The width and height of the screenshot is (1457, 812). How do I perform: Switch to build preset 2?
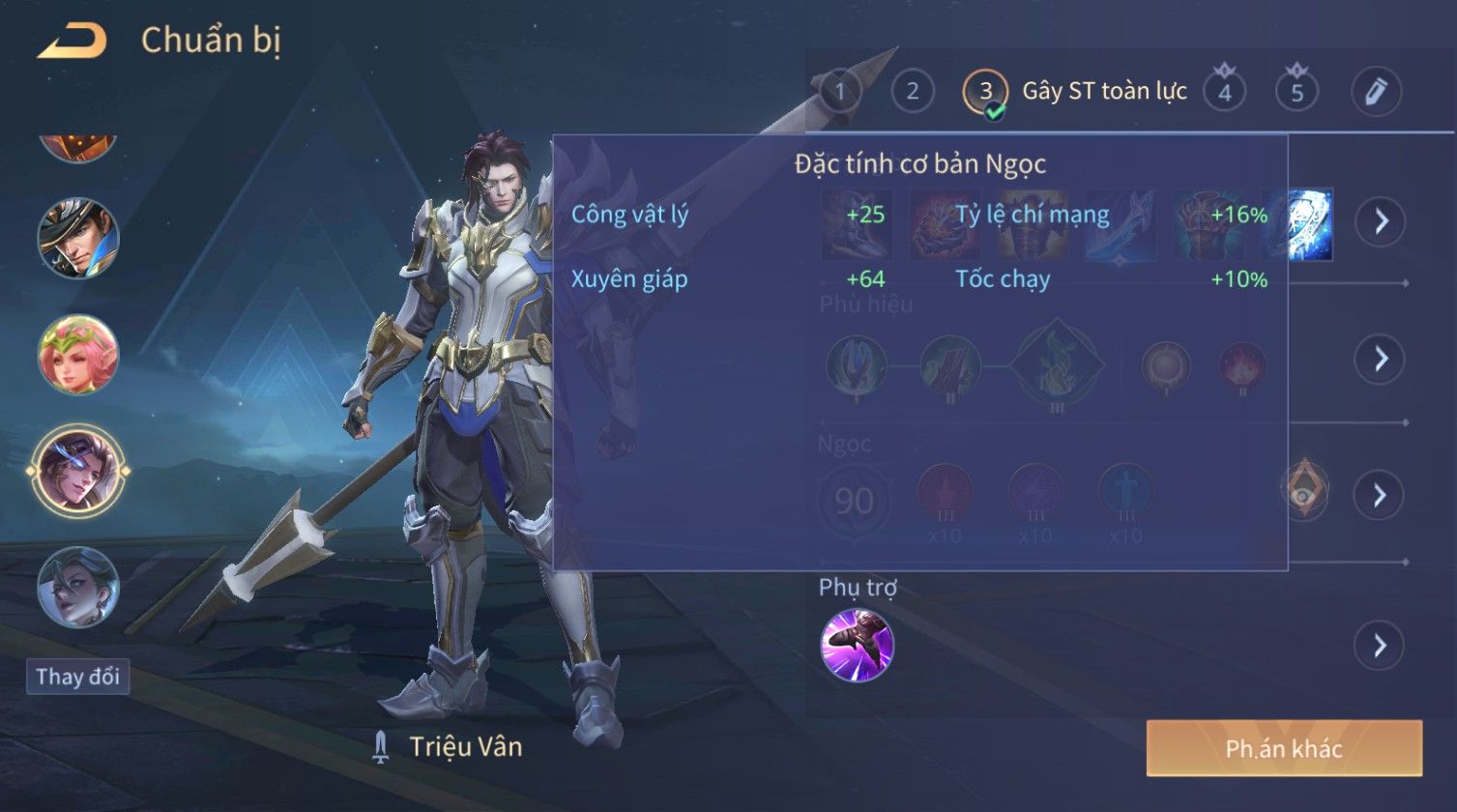[x=912, y=92]
